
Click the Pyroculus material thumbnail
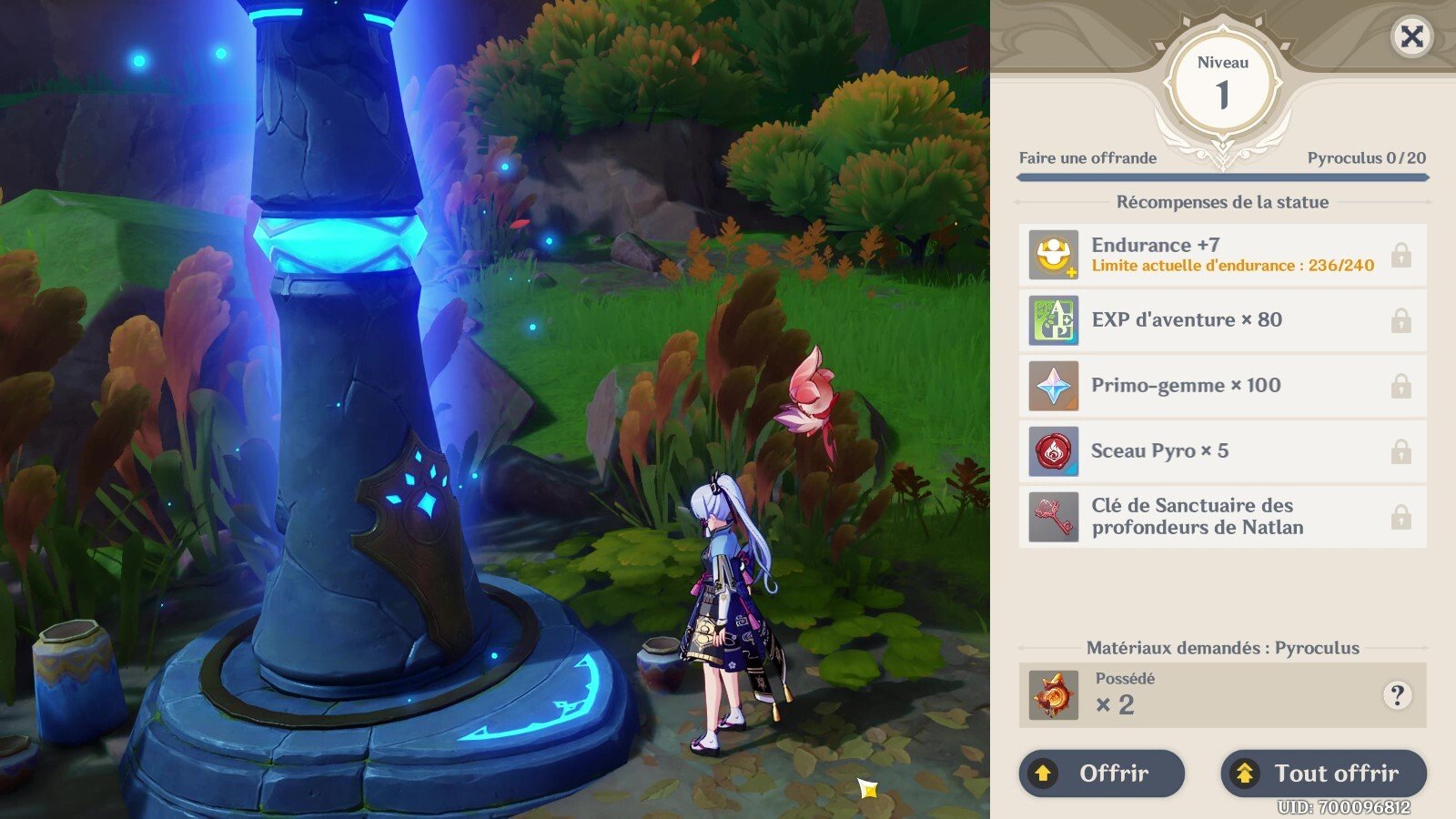pyautogui.click(x=1052, y=696)
